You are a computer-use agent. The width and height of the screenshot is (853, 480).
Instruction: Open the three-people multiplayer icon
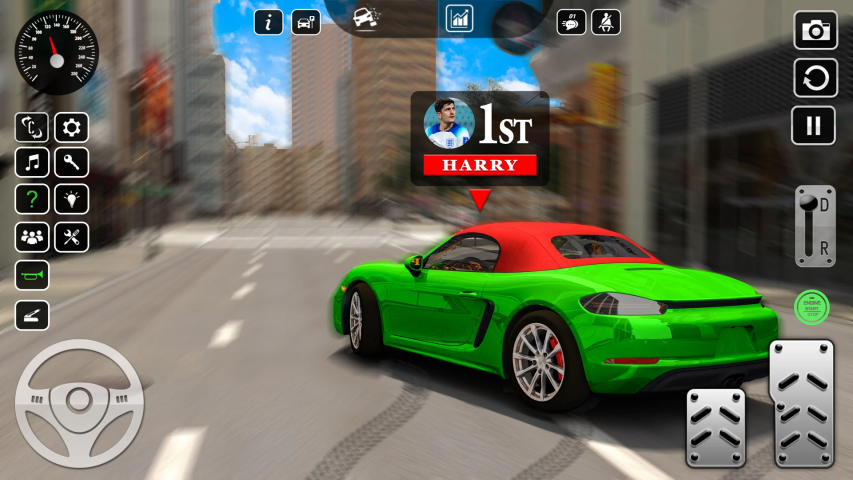point(32,237)
